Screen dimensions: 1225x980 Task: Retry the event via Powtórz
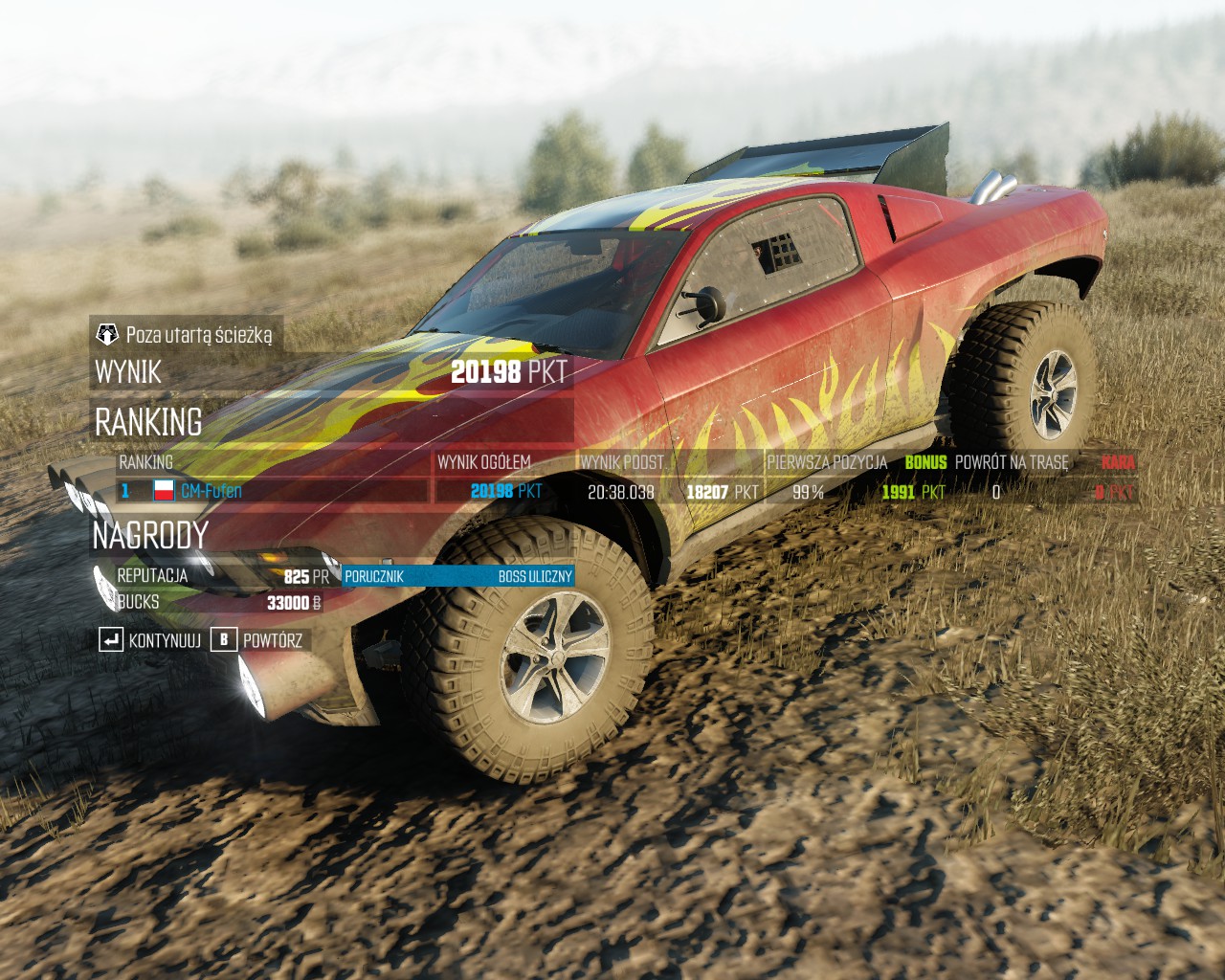pos(257,639)
